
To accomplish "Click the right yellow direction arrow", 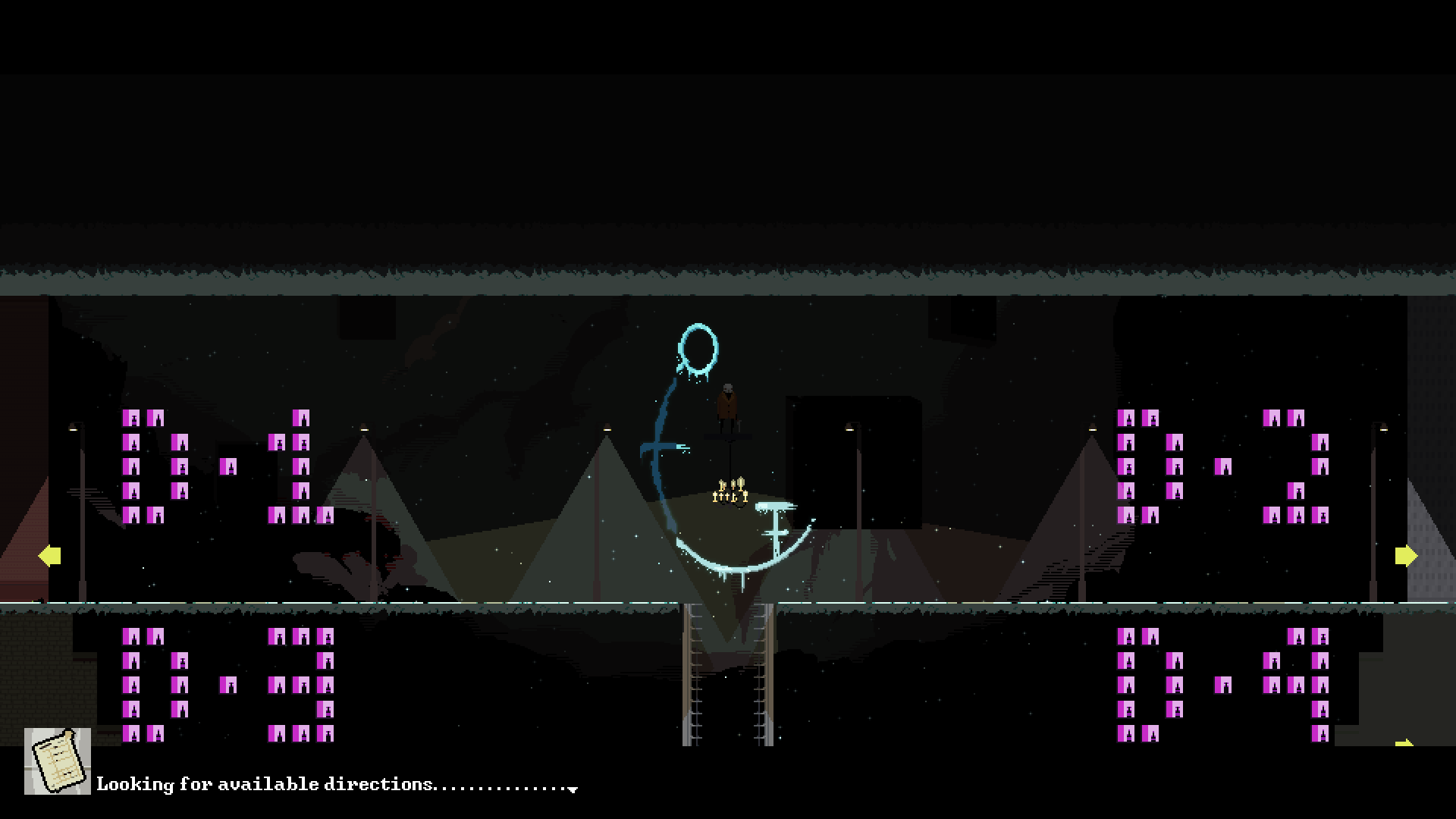I will point(1407,555).
